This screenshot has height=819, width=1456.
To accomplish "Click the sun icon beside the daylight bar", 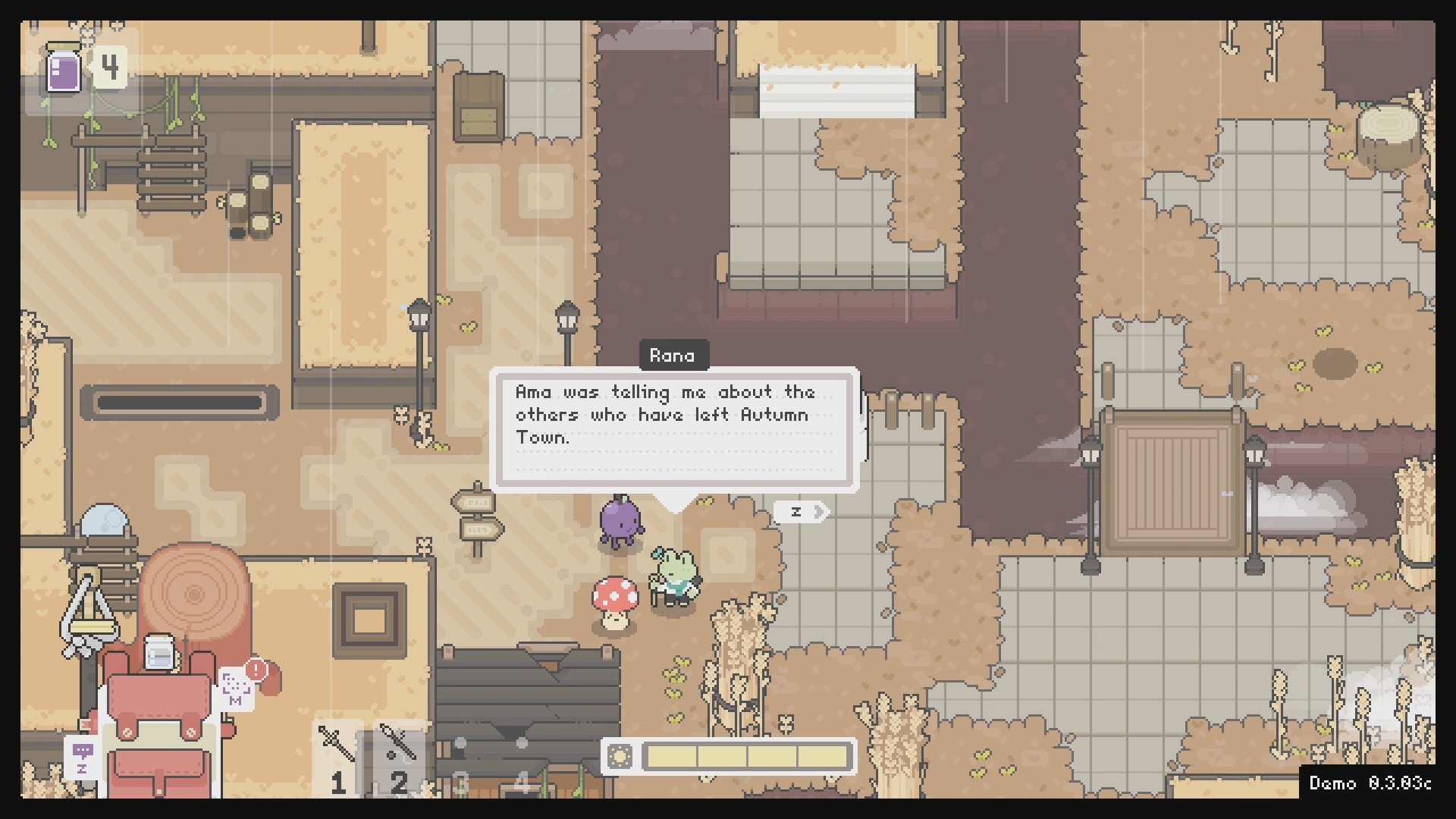I will 620,755.
